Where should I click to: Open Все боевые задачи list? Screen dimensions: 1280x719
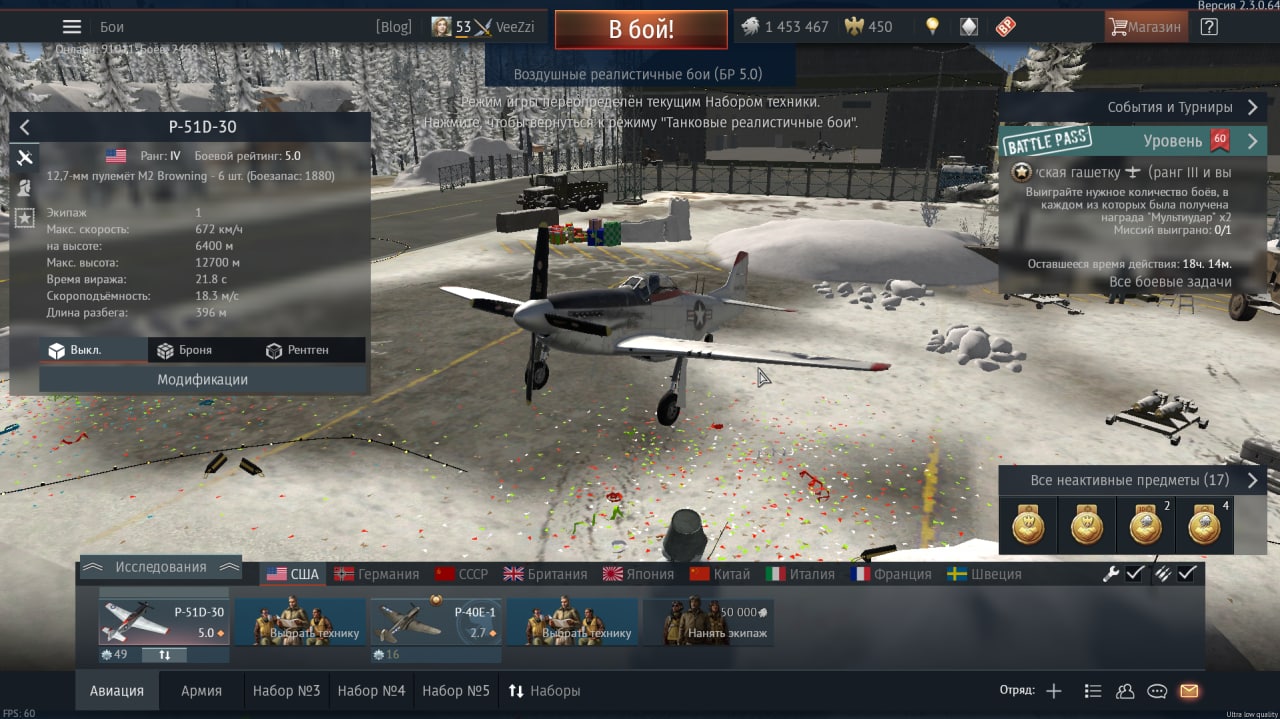pyautogui.click(x=1170, y=282)
